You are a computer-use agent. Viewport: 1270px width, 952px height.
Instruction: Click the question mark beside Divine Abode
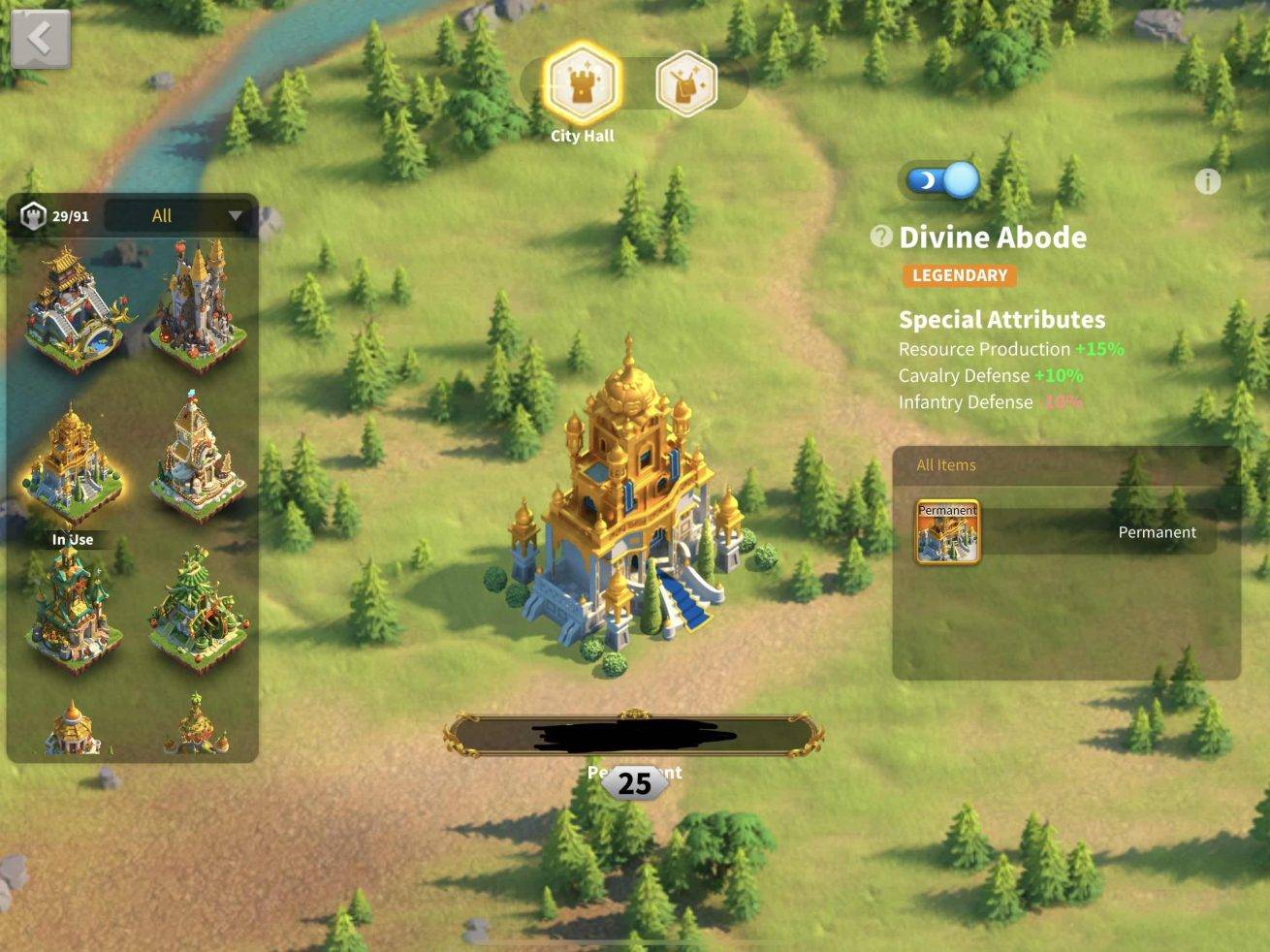tap(880, 237)
